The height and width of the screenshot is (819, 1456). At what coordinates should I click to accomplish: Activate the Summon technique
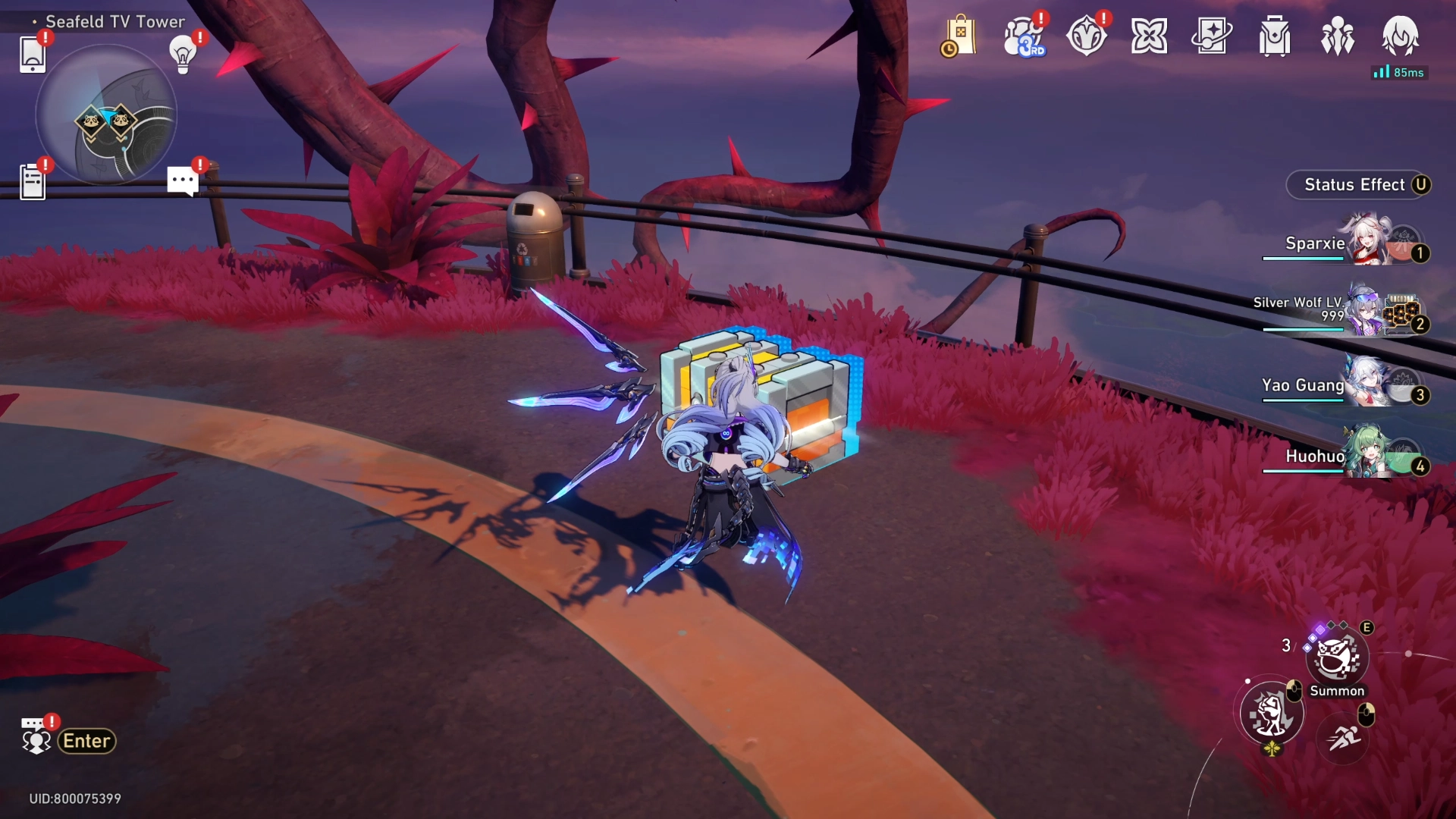pos(1337,658)
